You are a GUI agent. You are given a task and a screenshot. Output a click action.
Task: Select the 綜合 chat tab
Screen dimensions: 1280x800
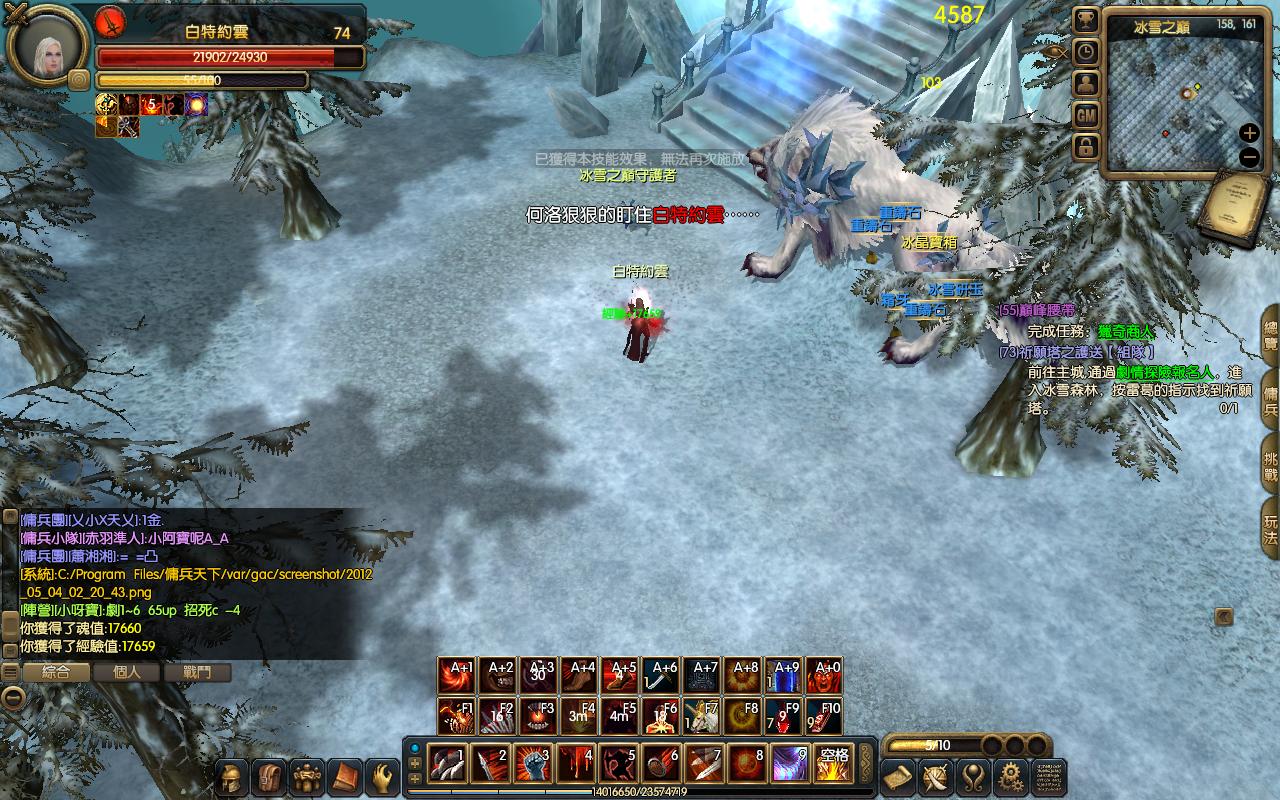click(55, 672)
